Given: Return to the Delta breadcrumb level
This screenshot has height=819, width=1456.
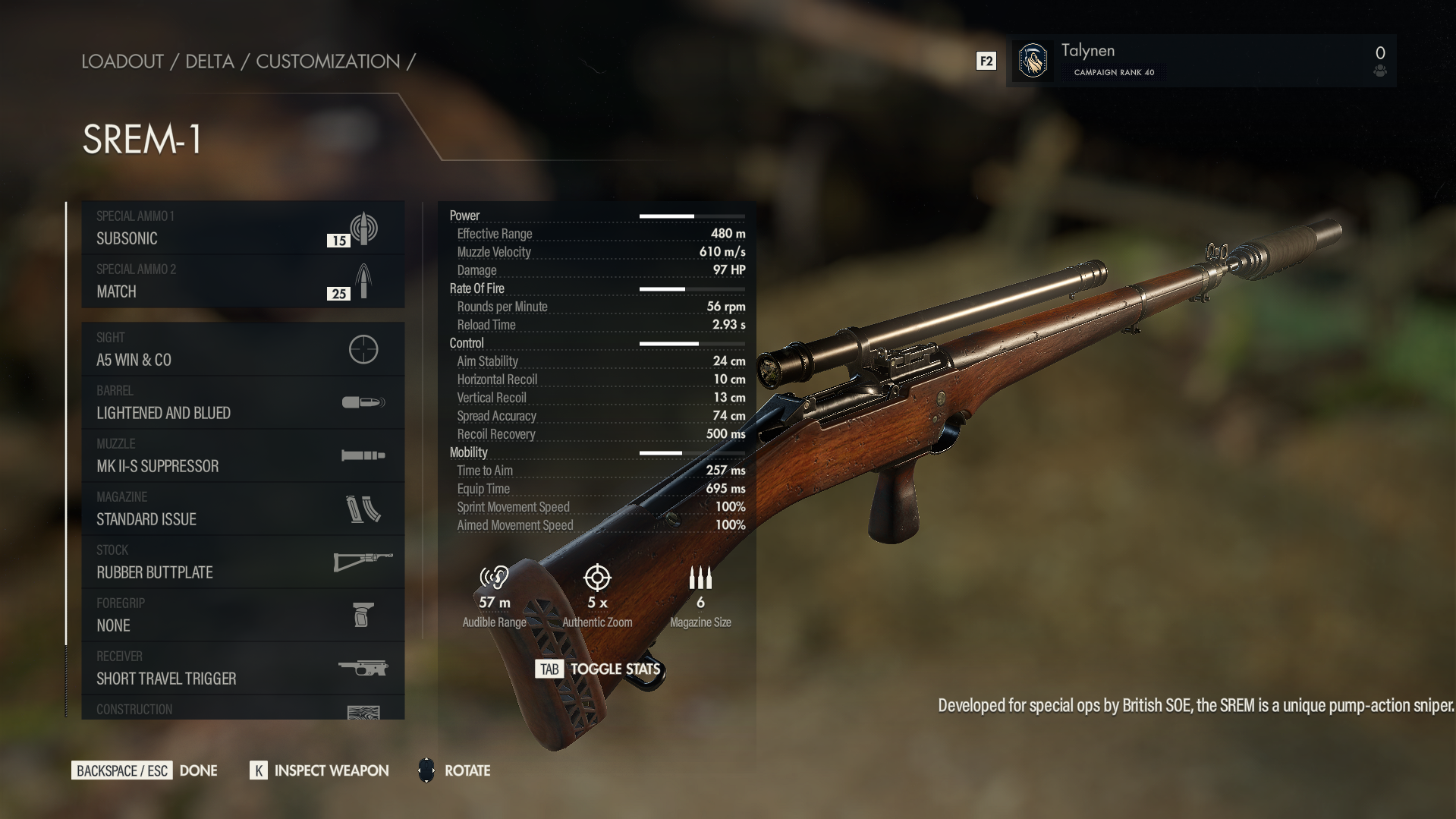Looking at the screenshot, I should 209,61.
